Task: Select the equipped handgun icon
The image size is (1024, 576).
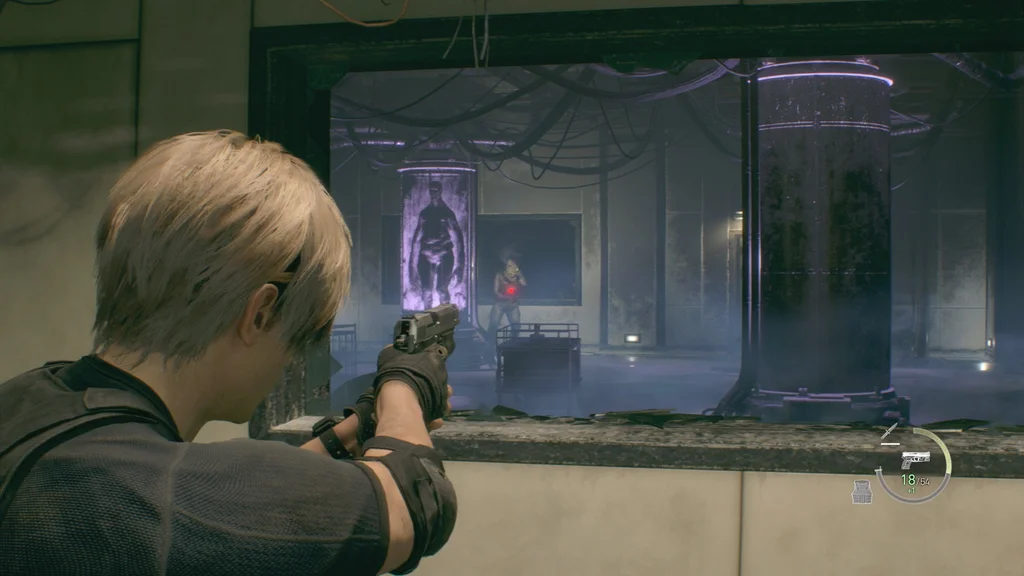Action: (915, 458)
